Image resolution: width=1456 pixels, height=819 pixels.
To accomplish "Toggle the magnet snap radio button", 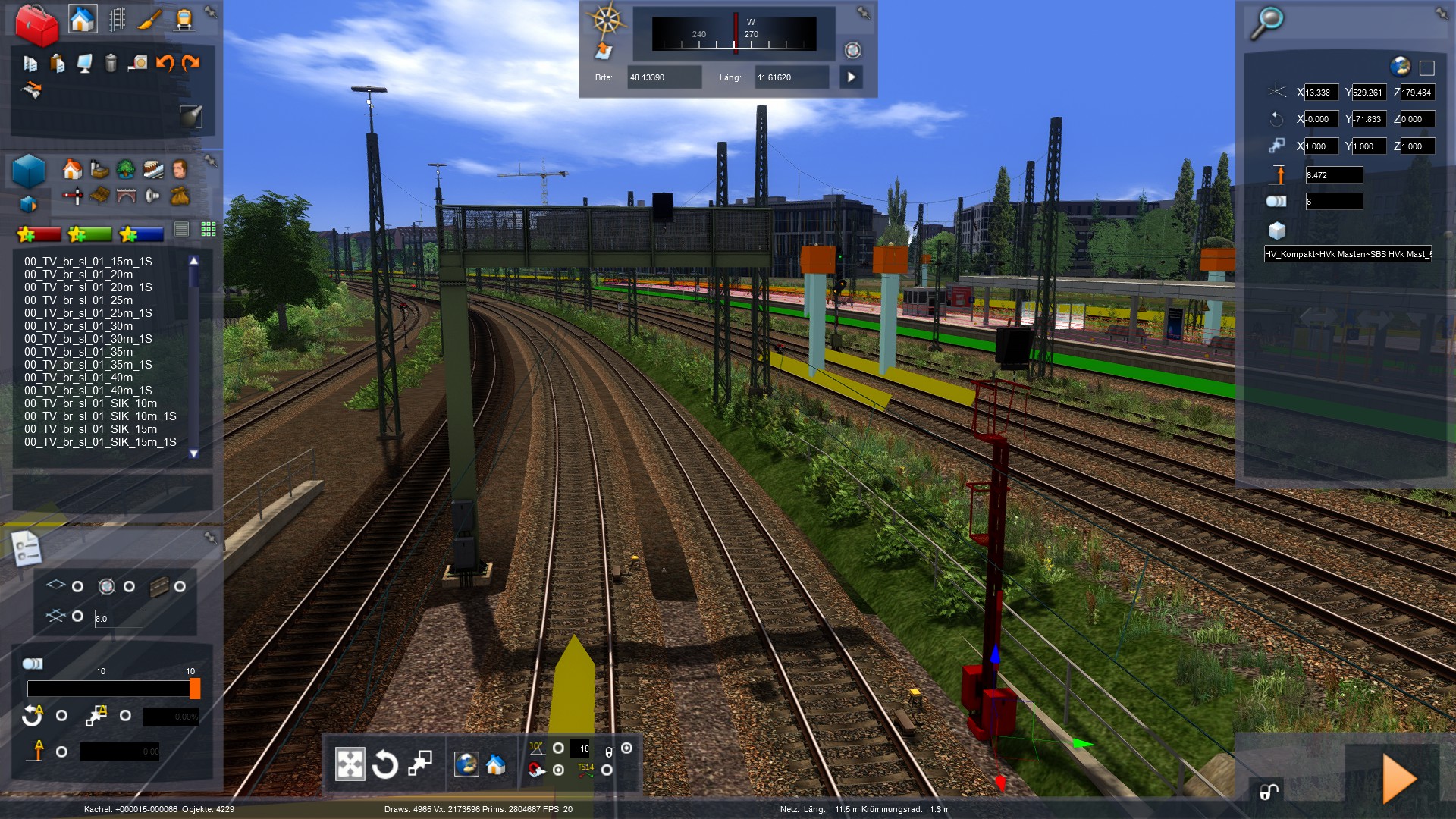I will tap(558, 770).
